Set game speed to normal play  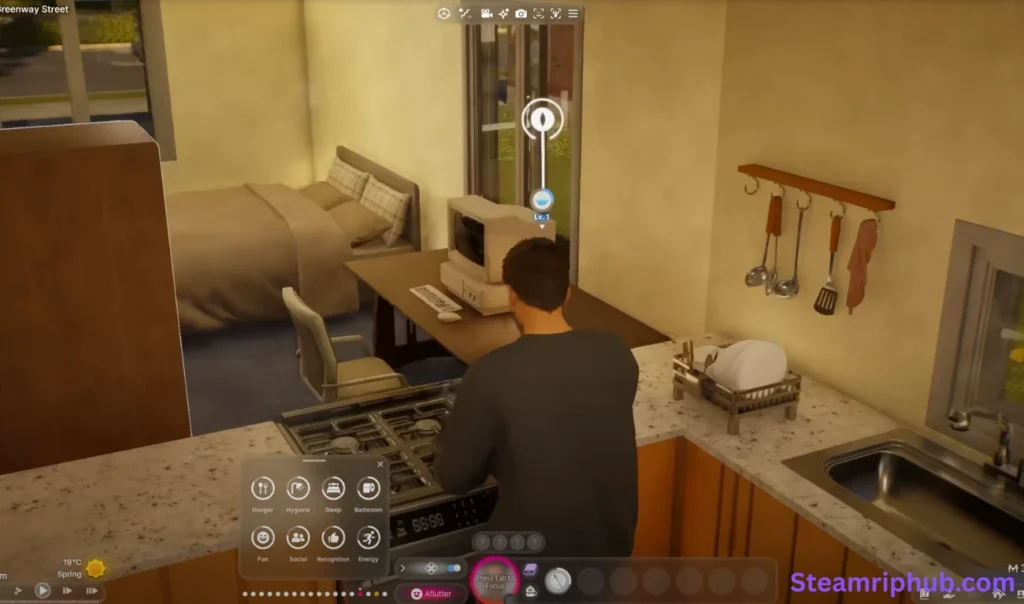point(42,590)
